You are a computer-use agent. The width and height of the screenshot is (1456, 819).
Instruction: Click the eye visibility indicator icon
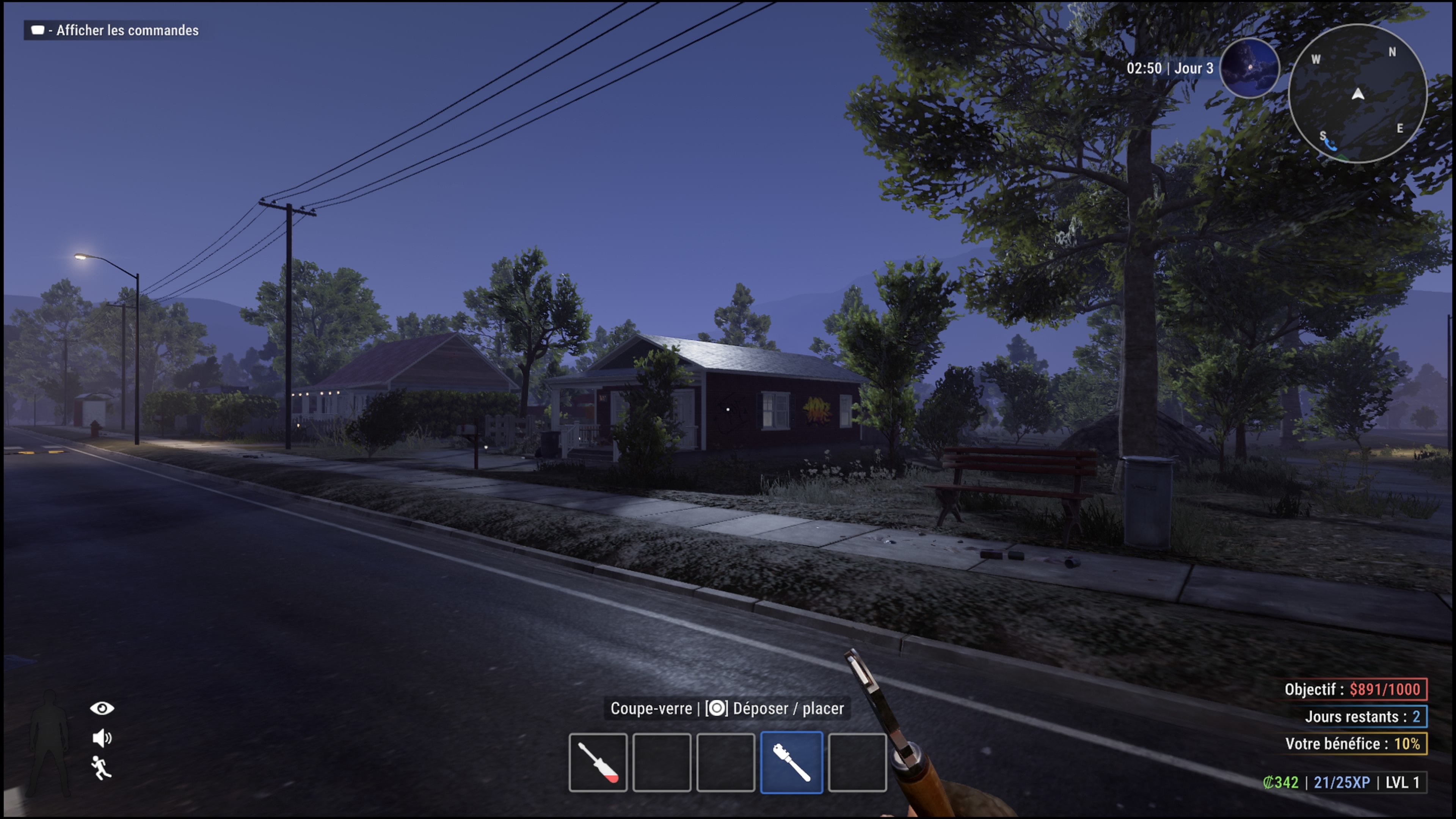[102, 708]
